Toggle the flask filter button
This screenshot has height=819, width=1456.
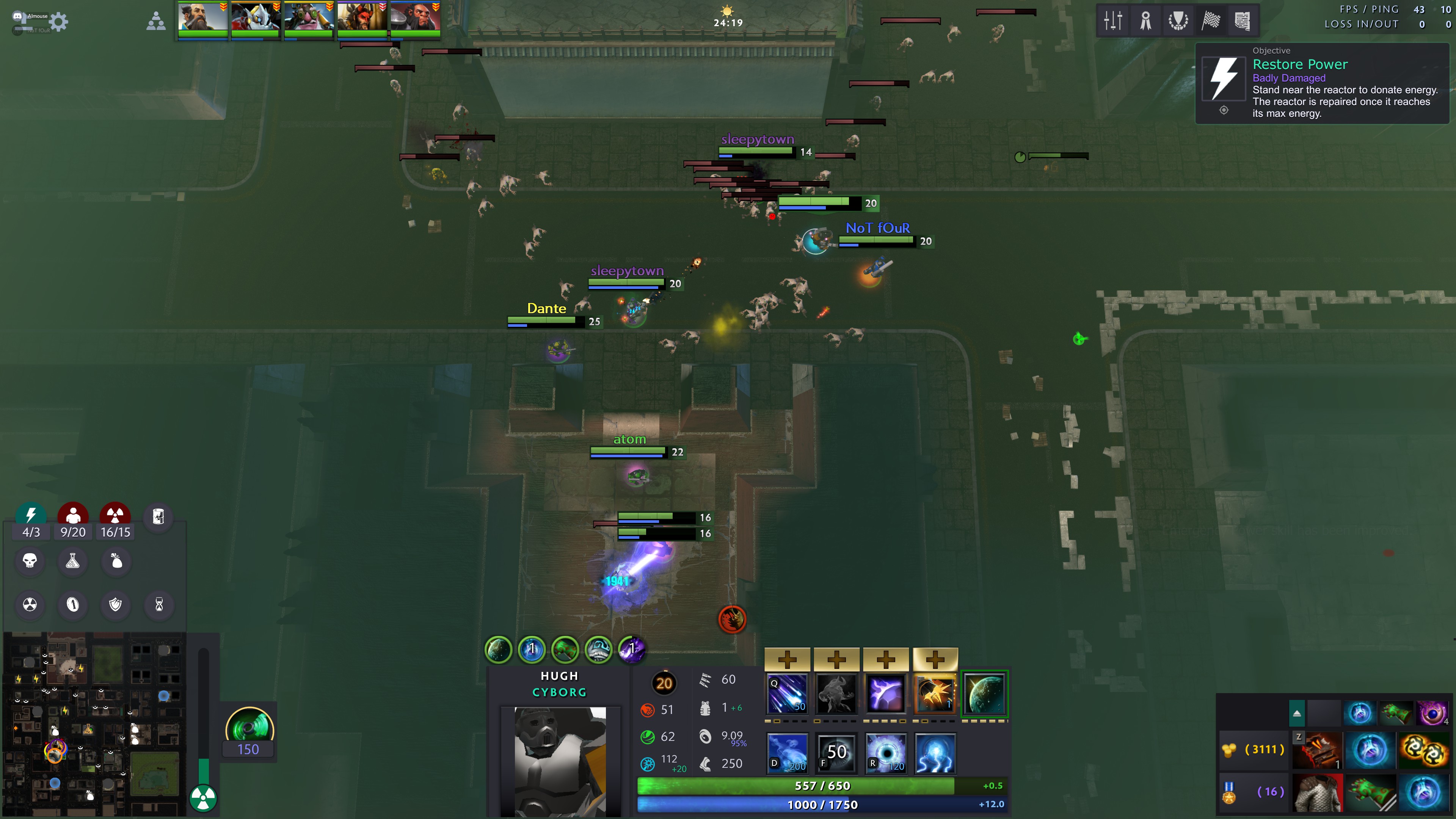[73, 561]
